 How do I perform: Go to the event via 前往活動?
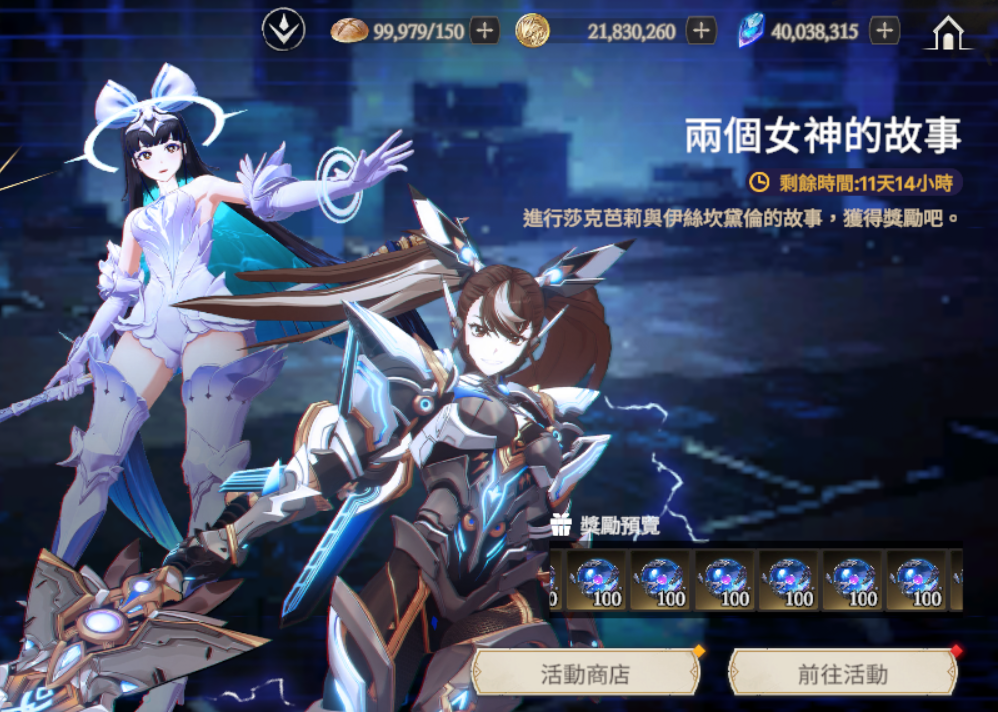point(842,673)
